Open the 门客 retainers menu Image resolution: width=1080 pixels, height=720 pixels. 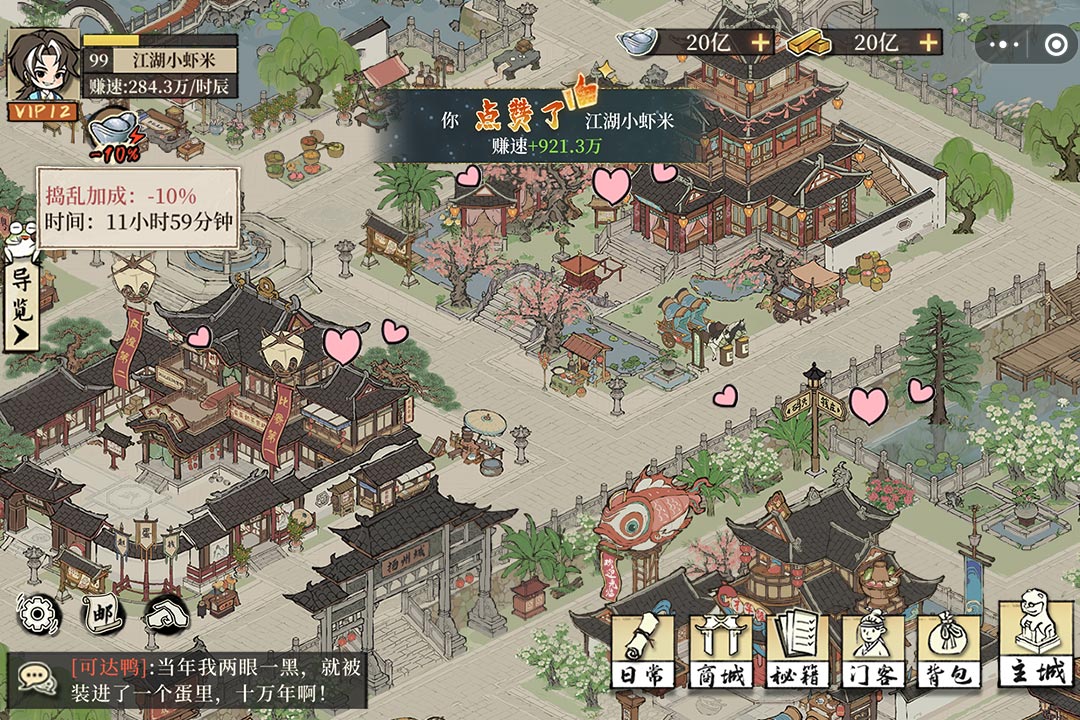(x=872, y=651)
